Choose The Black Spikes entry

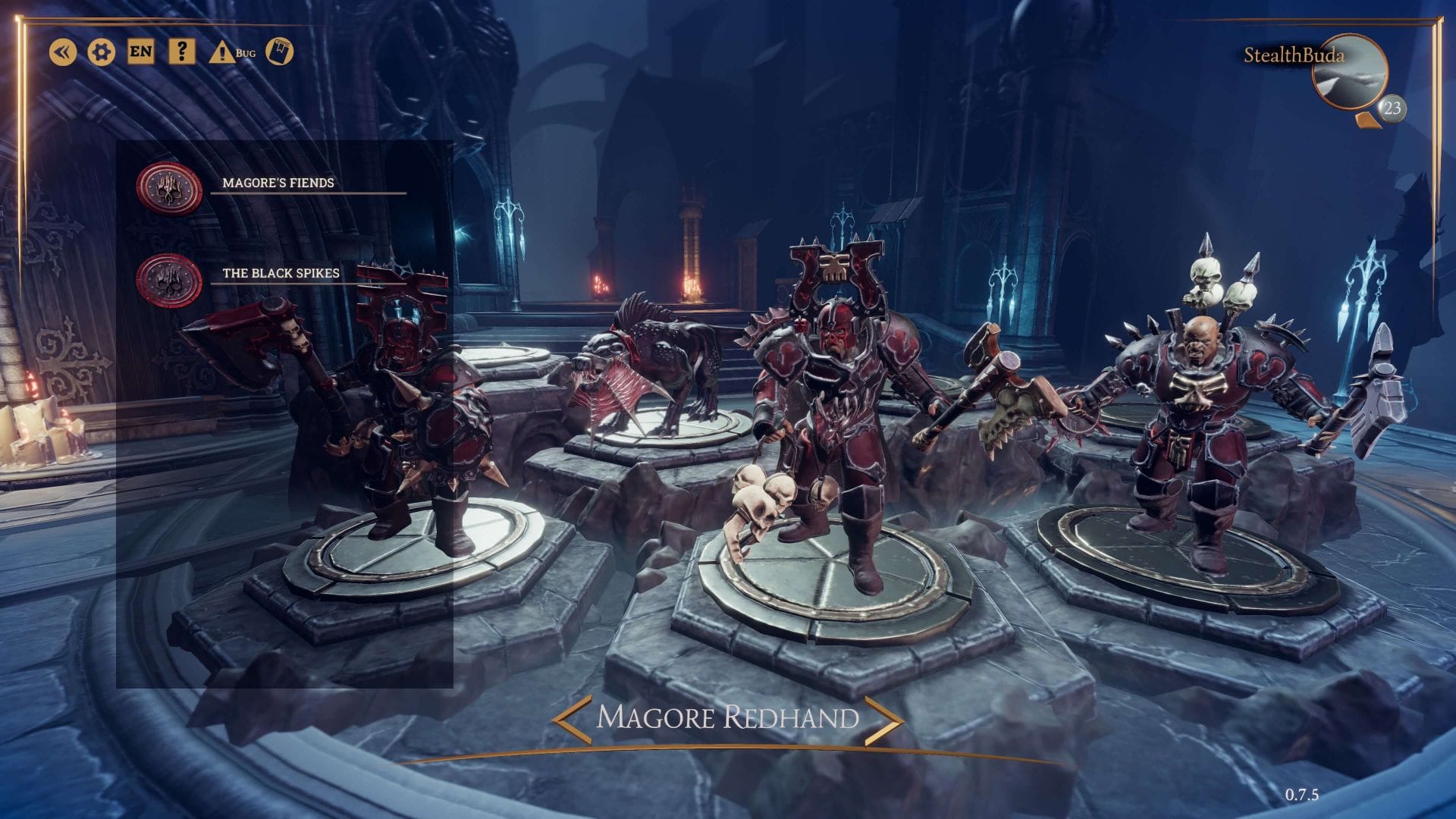(x=281, y=273)
